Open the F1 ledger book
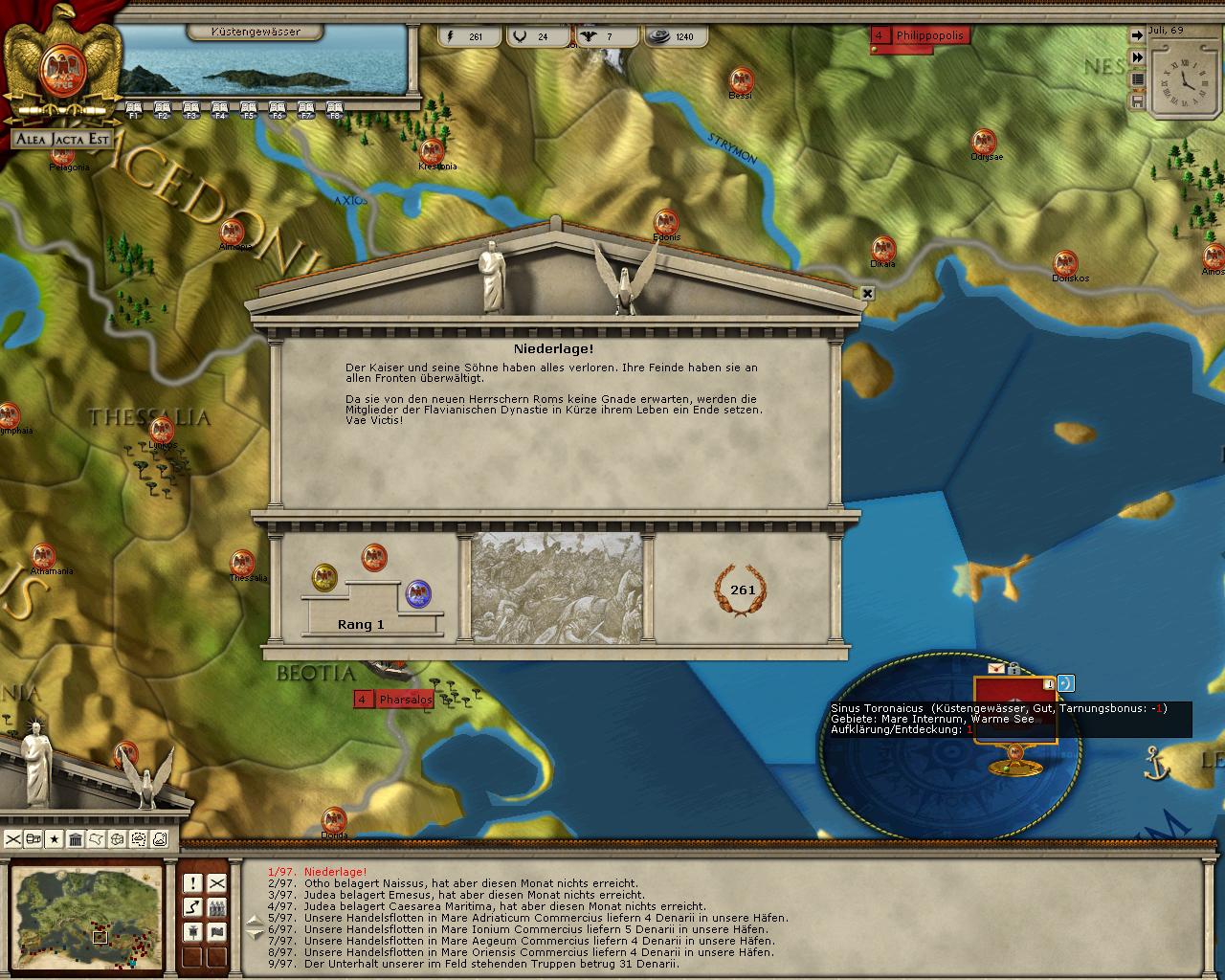Viewport: 1225px width, 980px height. [134, 108]
